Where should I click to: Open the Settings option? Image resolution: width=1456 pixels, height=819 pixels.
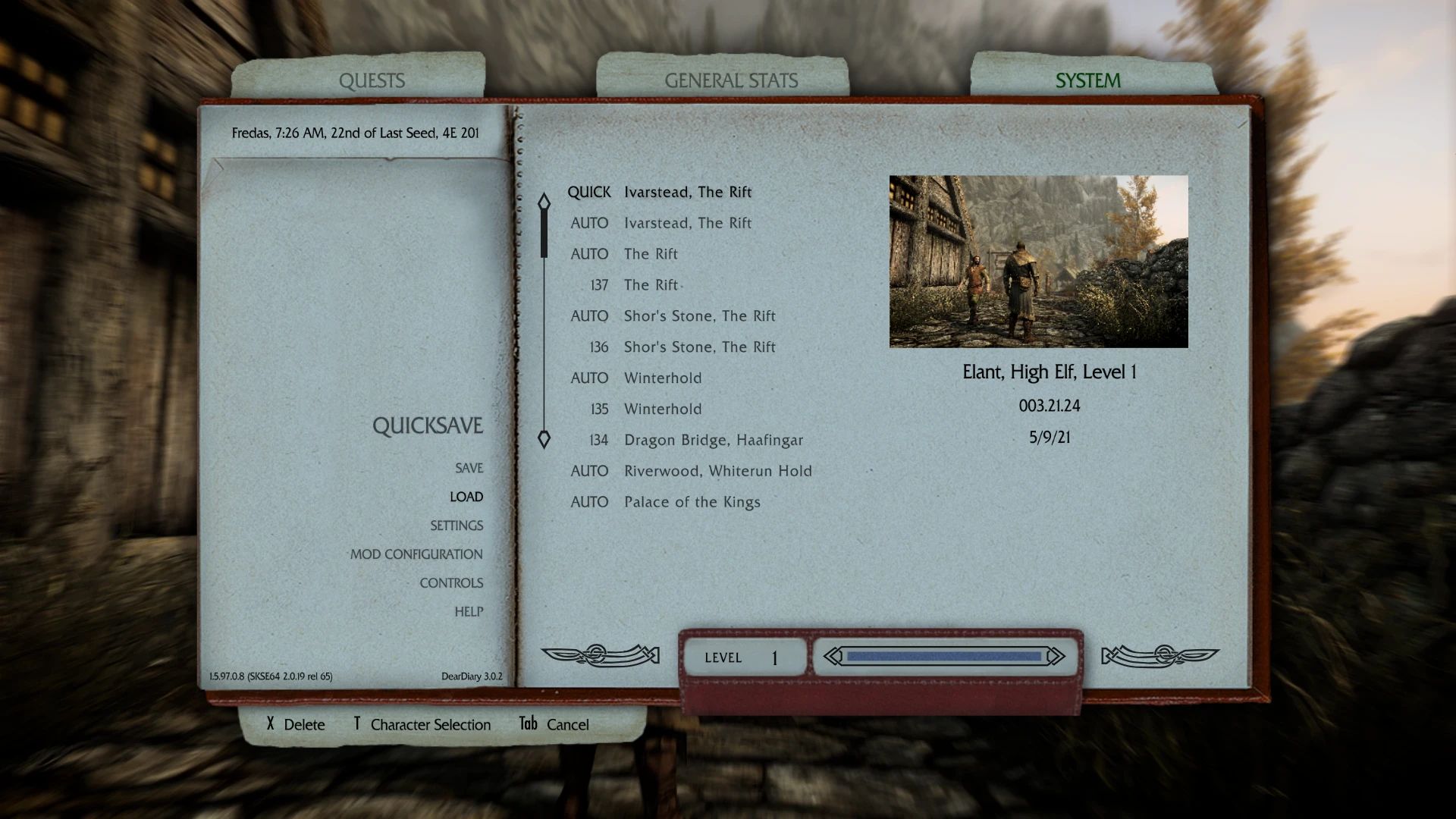coord(456,525)
